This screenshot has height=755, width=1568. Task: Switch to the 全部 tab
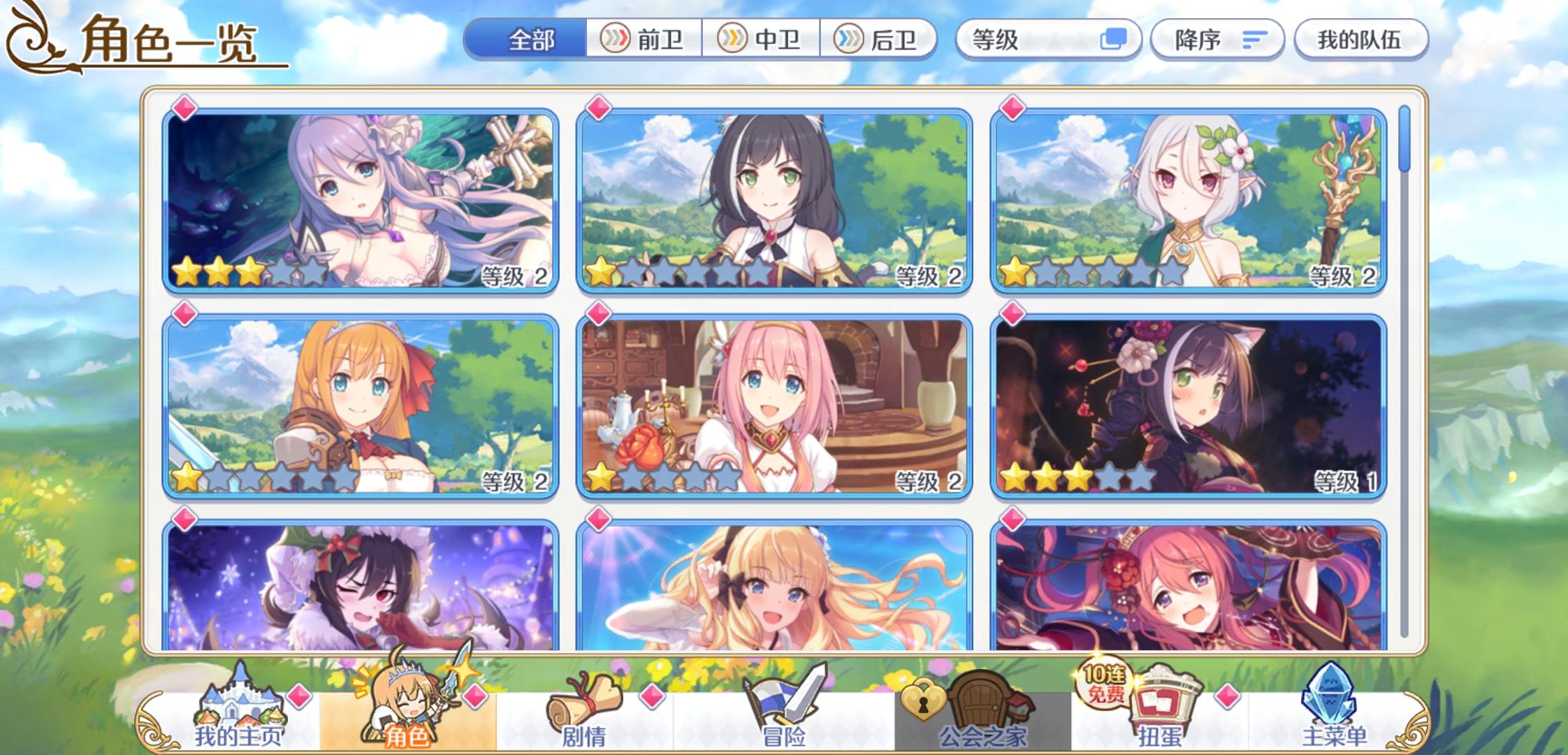click(x=534, y=39)
